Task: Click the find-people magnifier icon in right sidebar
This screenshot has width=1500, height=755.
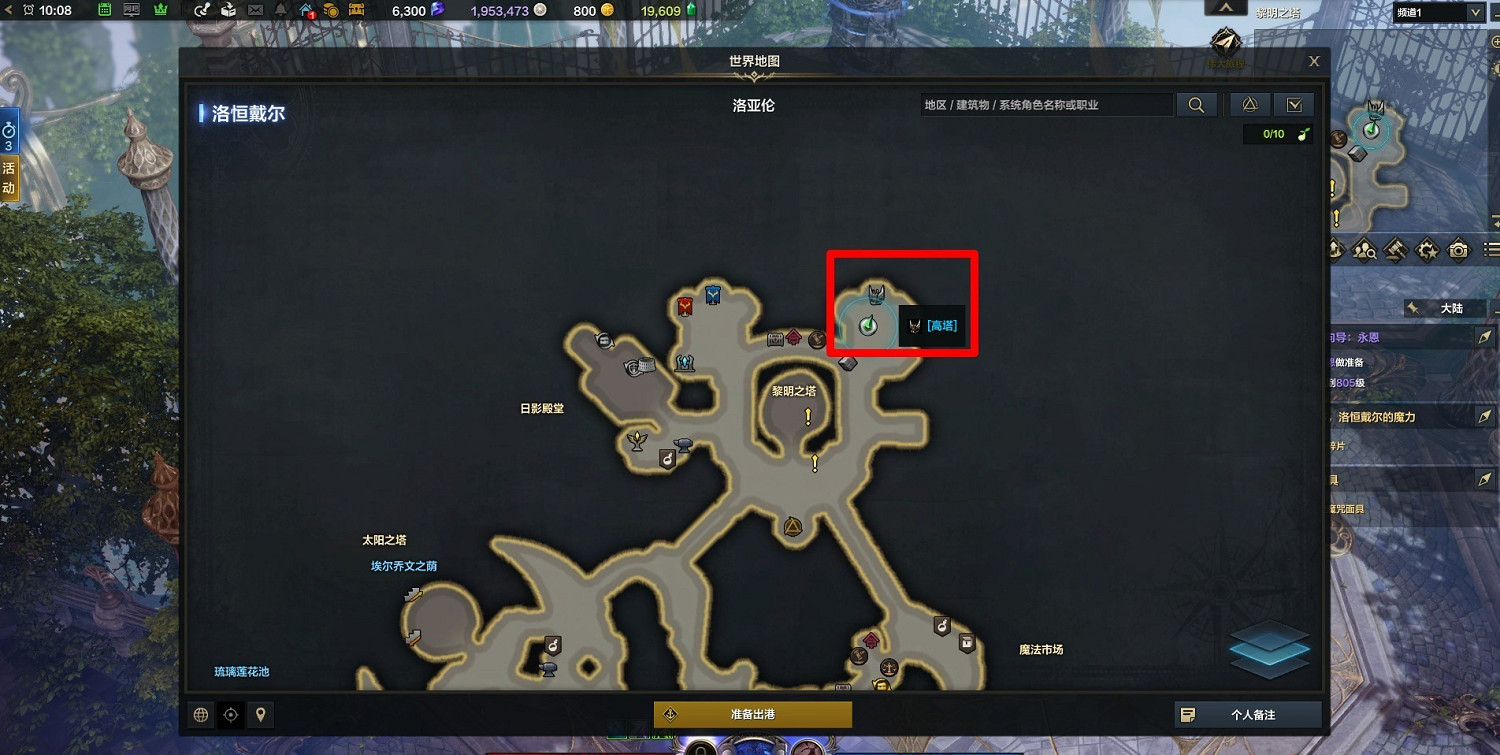Action: click(x=1364, y=250)
